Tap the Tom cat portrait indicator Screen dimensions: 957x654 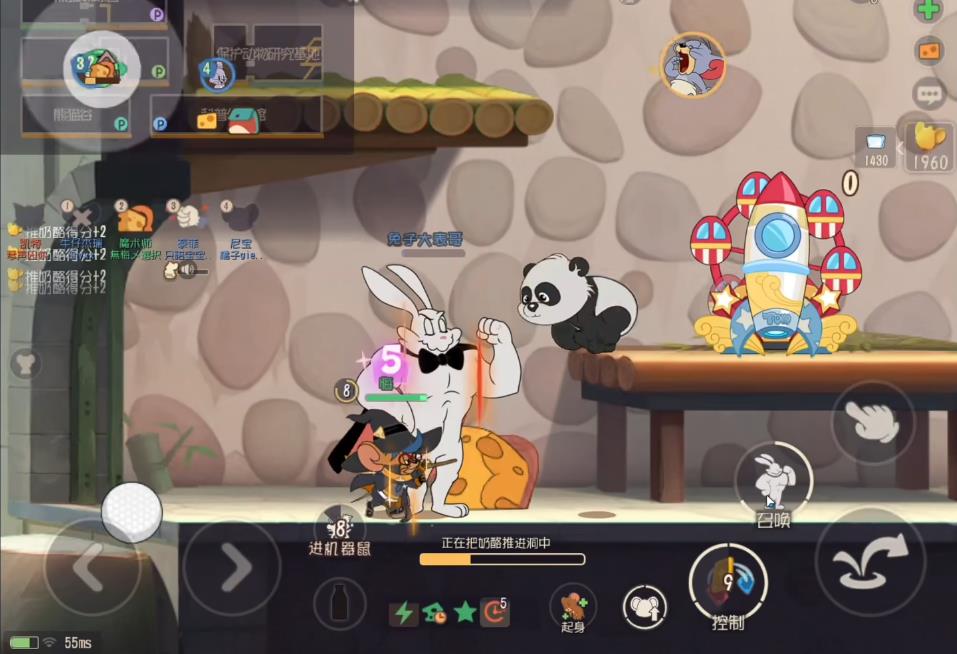pos(692,65)
